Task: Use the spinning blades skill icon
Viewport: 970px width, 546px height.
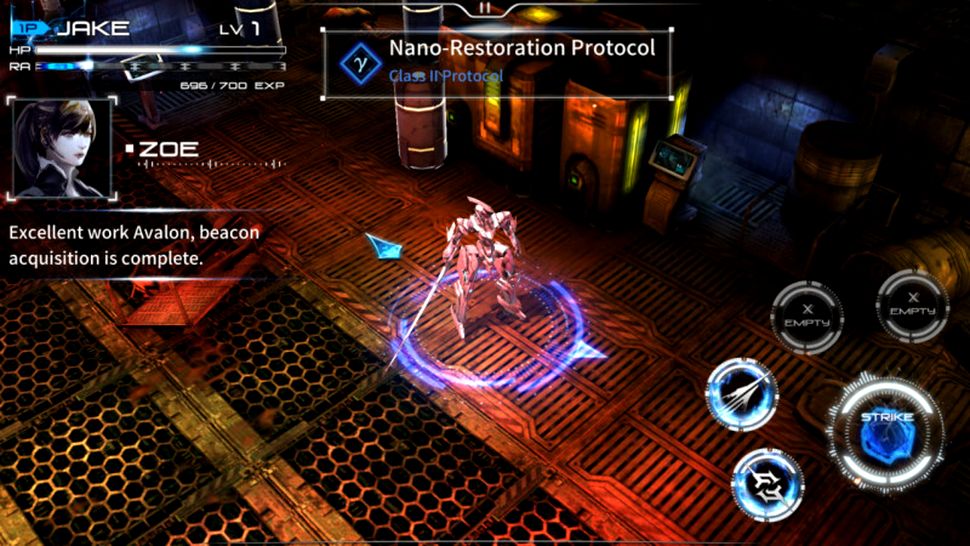Action: tap(767, 484)
